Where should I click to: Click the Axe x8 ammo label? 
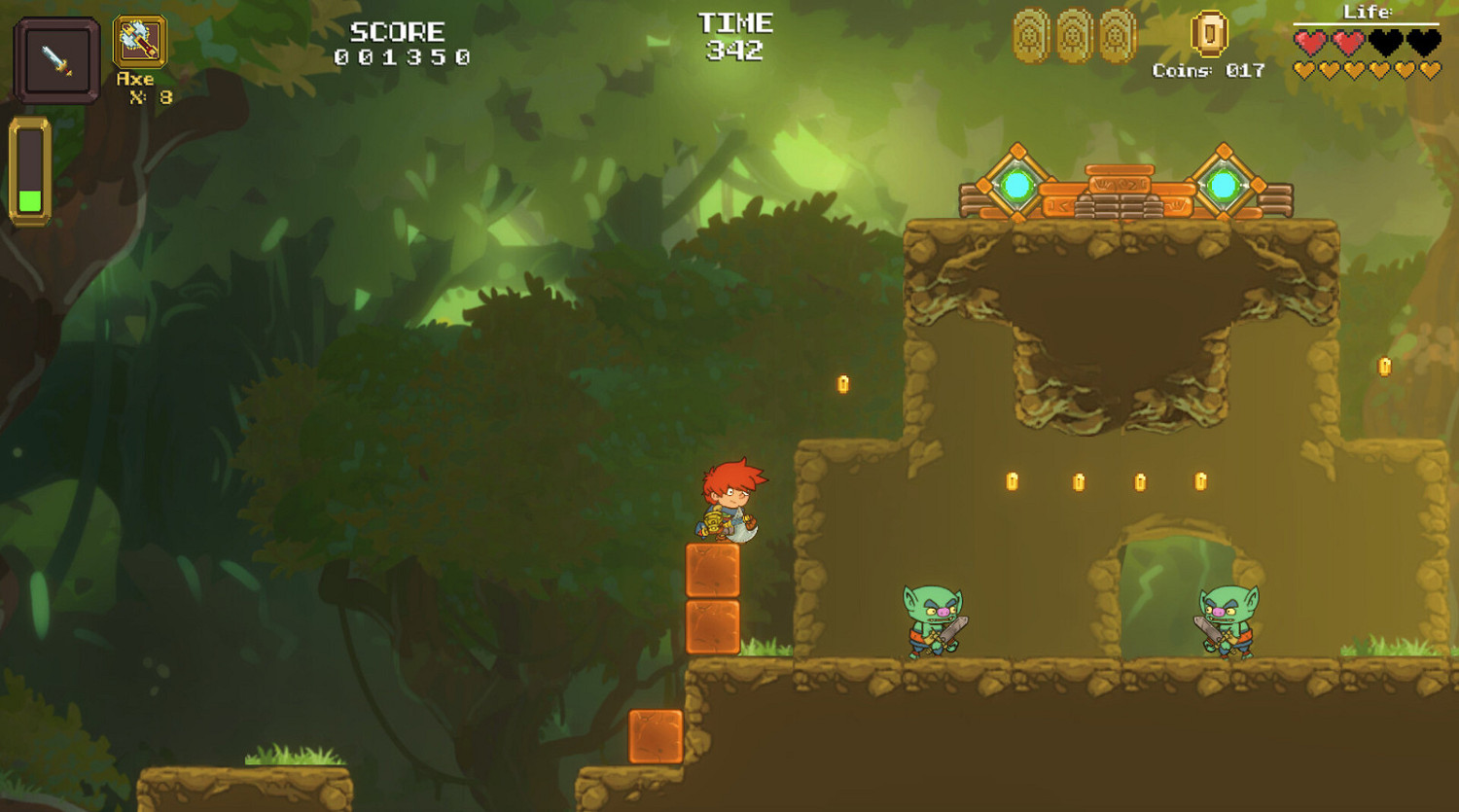click(143, 87)
